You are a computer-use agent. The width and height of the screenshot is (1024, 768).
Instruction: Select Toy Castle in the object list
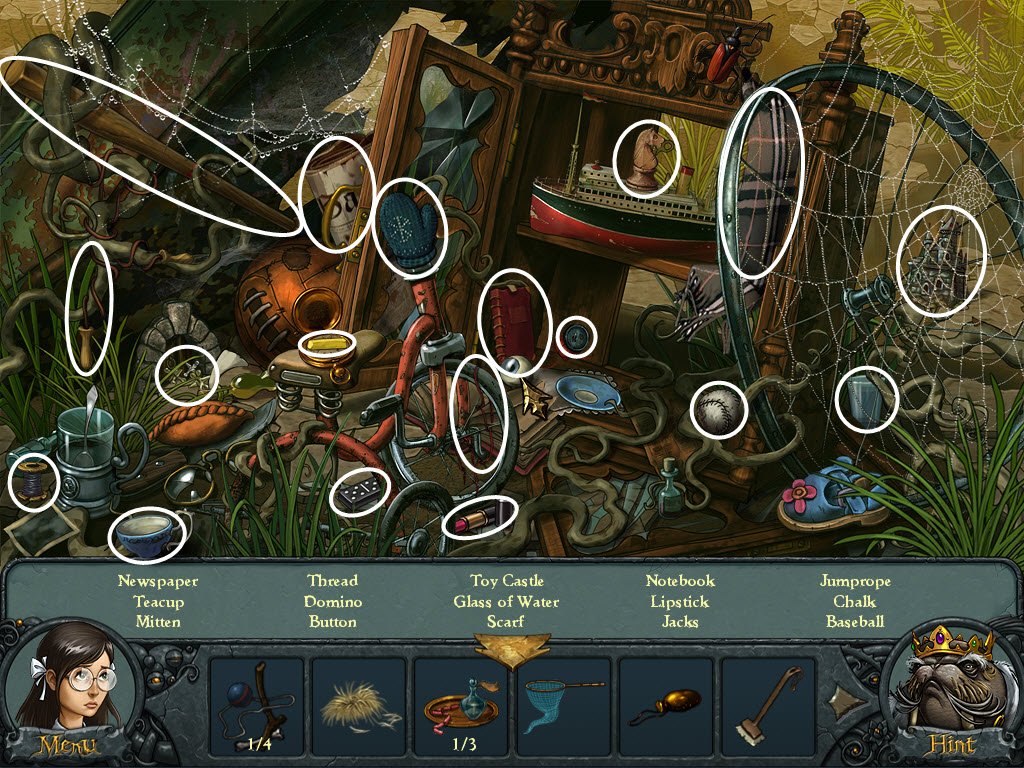[x=507, y=581]
